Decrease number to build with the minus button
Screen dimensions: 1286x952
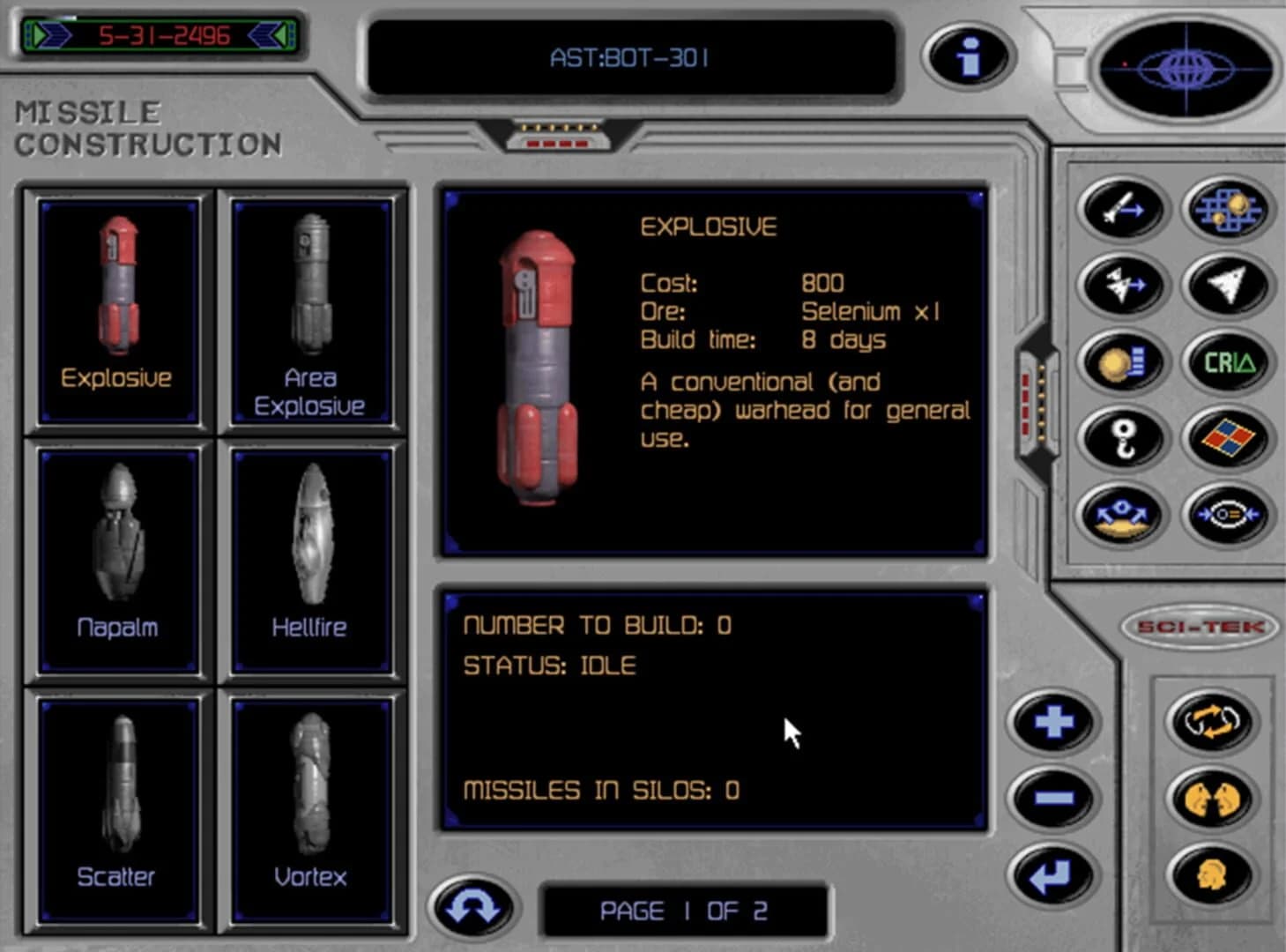1053,798
